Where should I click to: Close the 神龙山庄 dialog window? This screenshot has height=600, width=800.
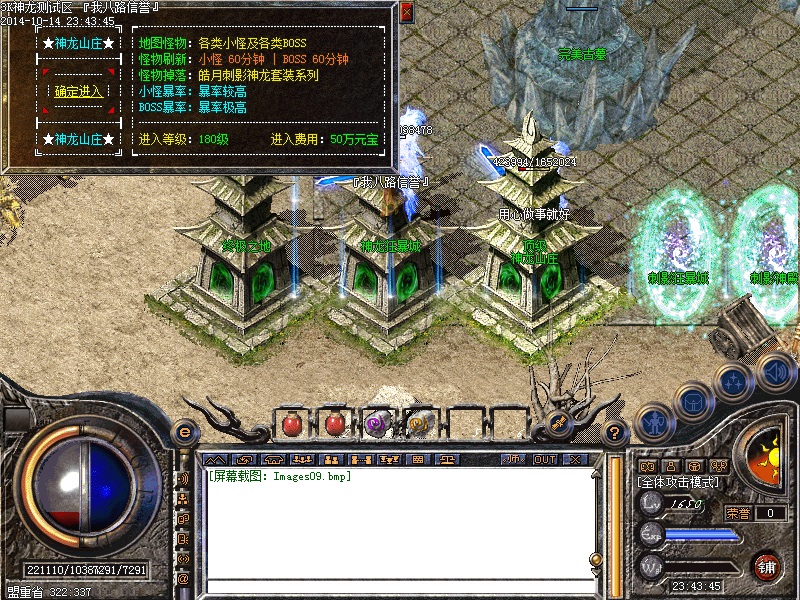pyautogui.click(x=406, y=13)
